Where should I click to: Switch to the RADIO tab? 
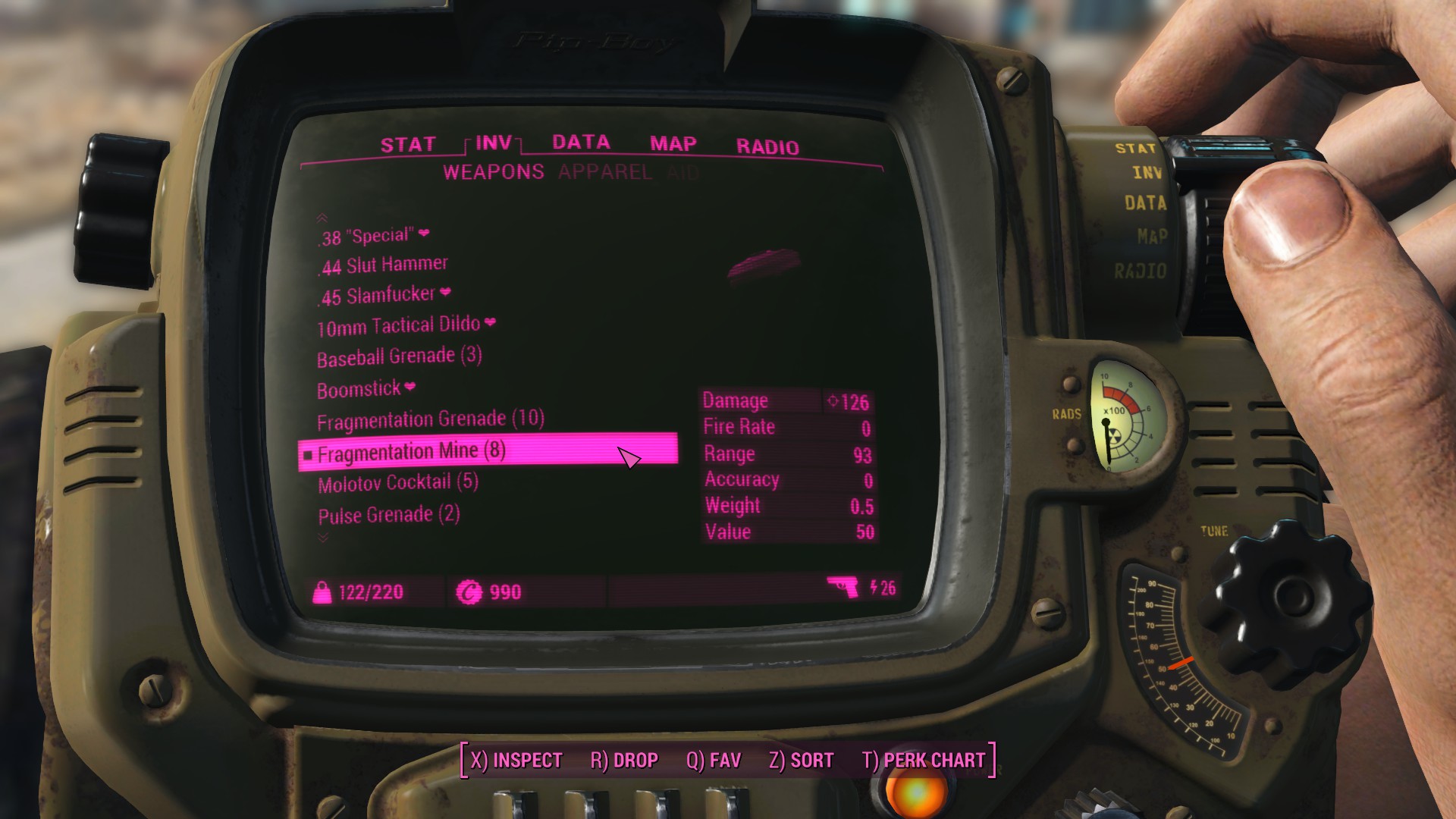point(767,146)
